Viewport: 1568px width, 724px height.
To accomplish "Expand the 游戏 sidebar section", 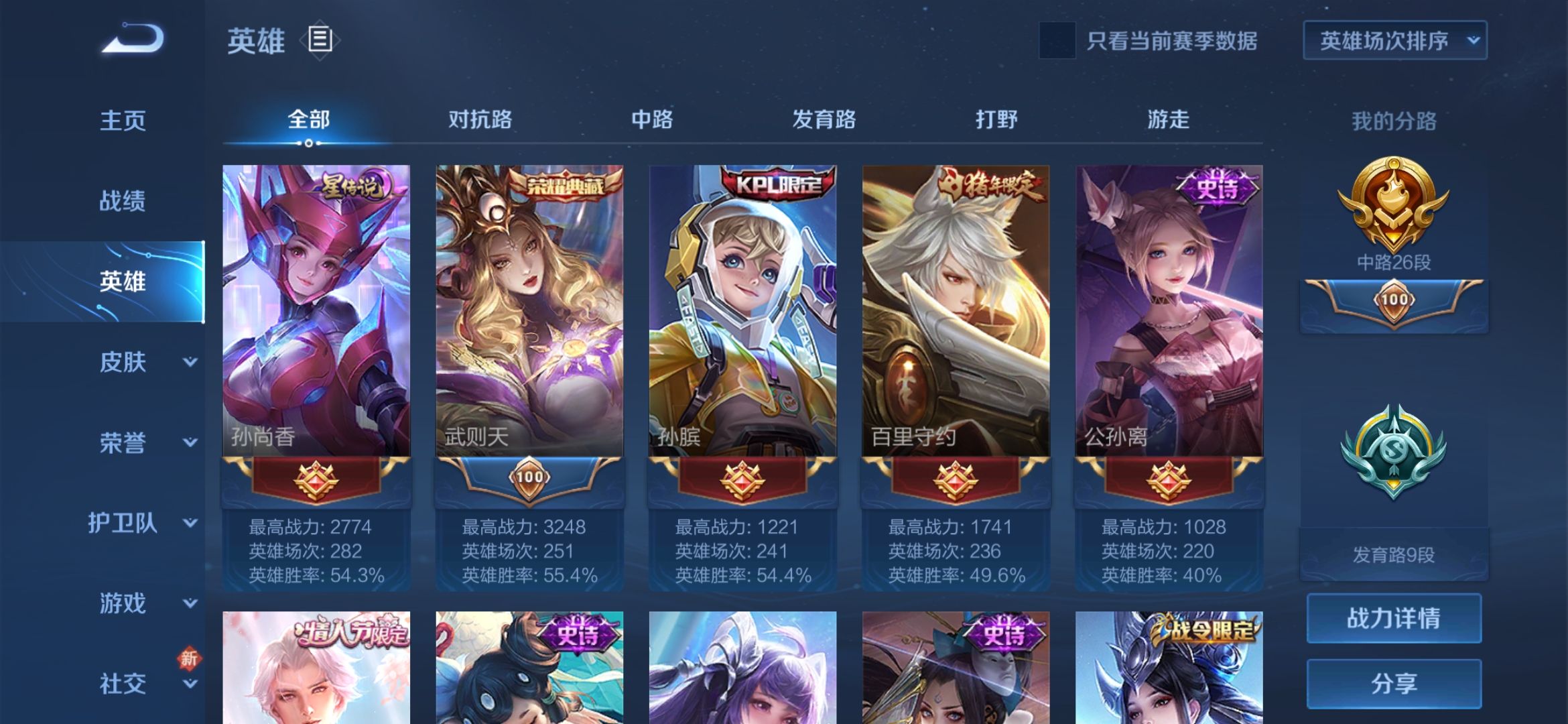I will click(123, 603).
